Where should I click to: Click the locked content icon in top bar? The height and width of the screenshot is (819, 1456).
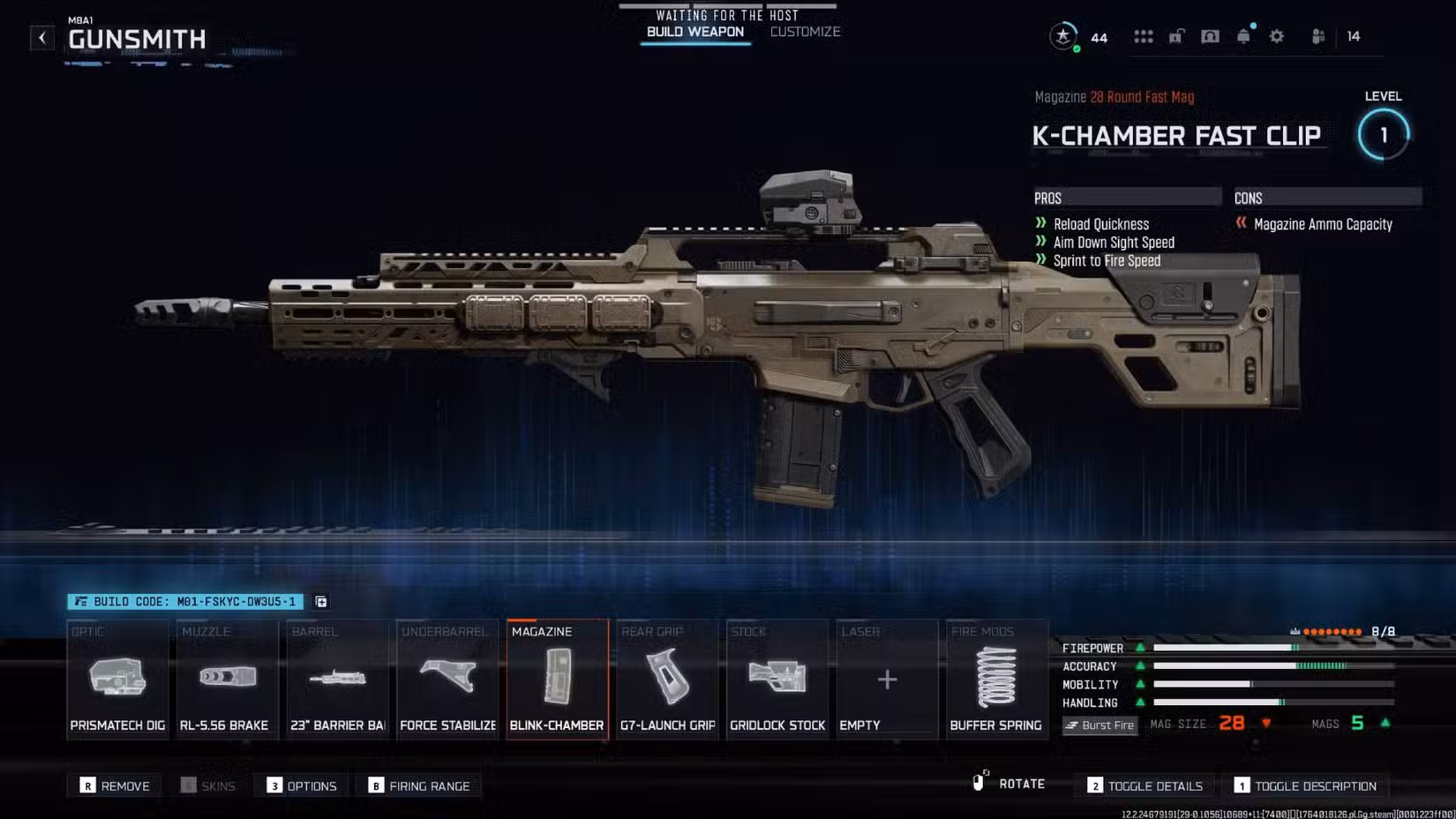point(1176,36)
